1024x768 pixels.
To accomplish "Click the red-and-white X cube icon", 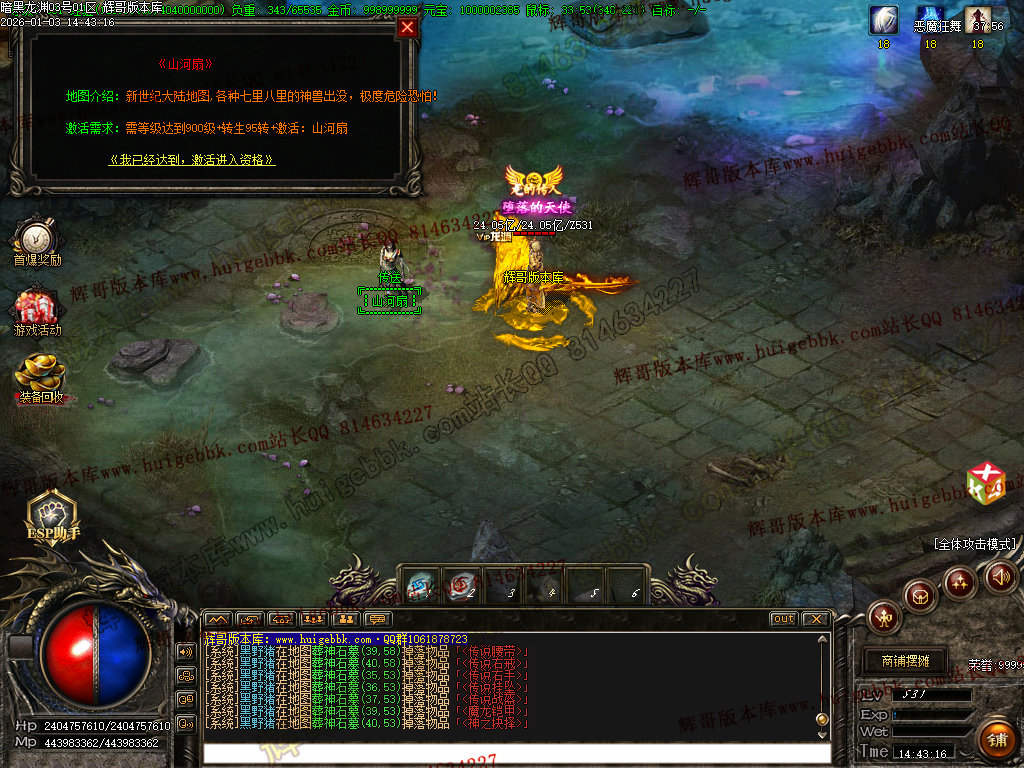I will click(985, 483).
